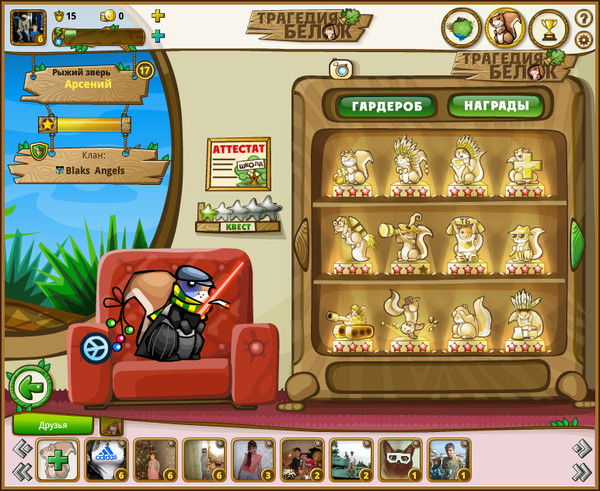600x491 pixels.
Task: Add a friend with the green plus tile
Action: [x=58, y=461]
